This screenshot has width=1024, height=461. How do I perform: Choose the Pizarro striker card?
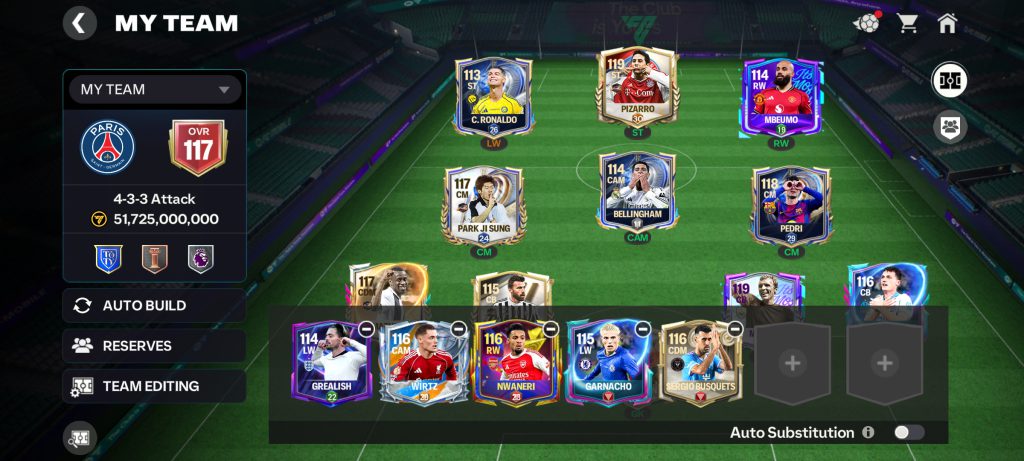637,90
